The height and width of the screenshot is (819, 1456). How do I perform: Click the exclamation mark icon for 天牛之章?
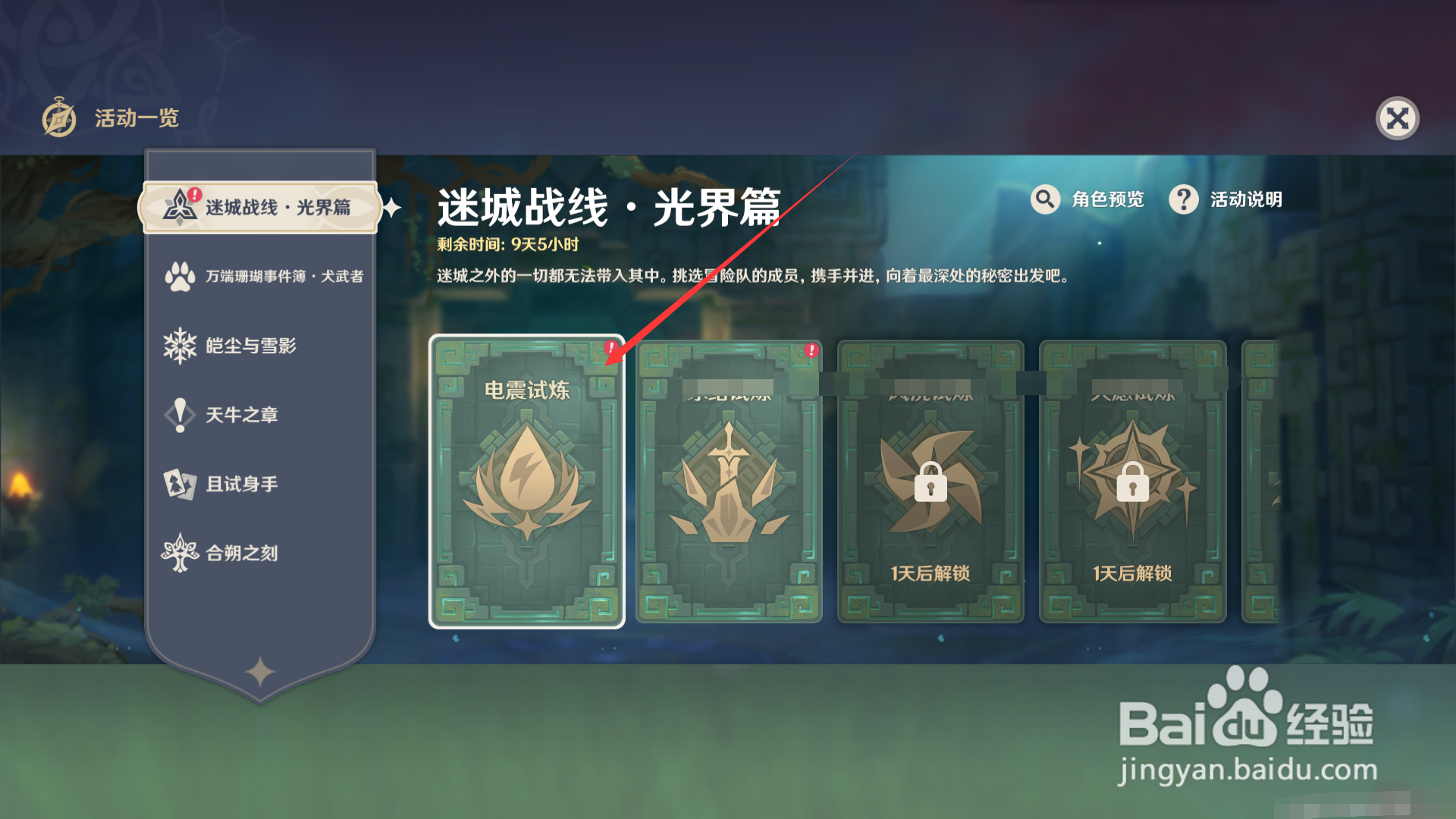(180, 415)
